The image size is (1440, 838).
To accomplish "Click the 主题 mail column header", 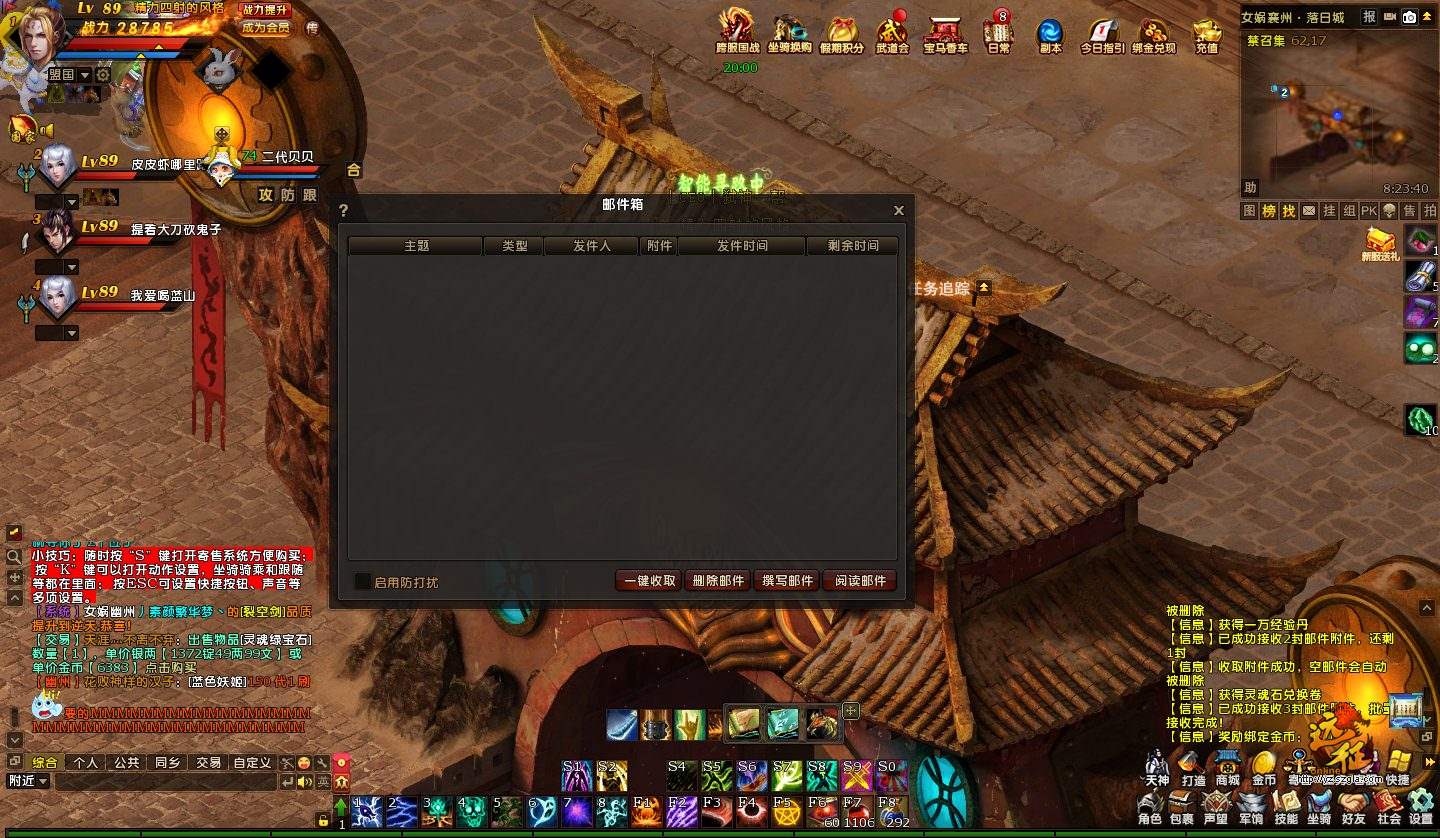I will 416,246.
